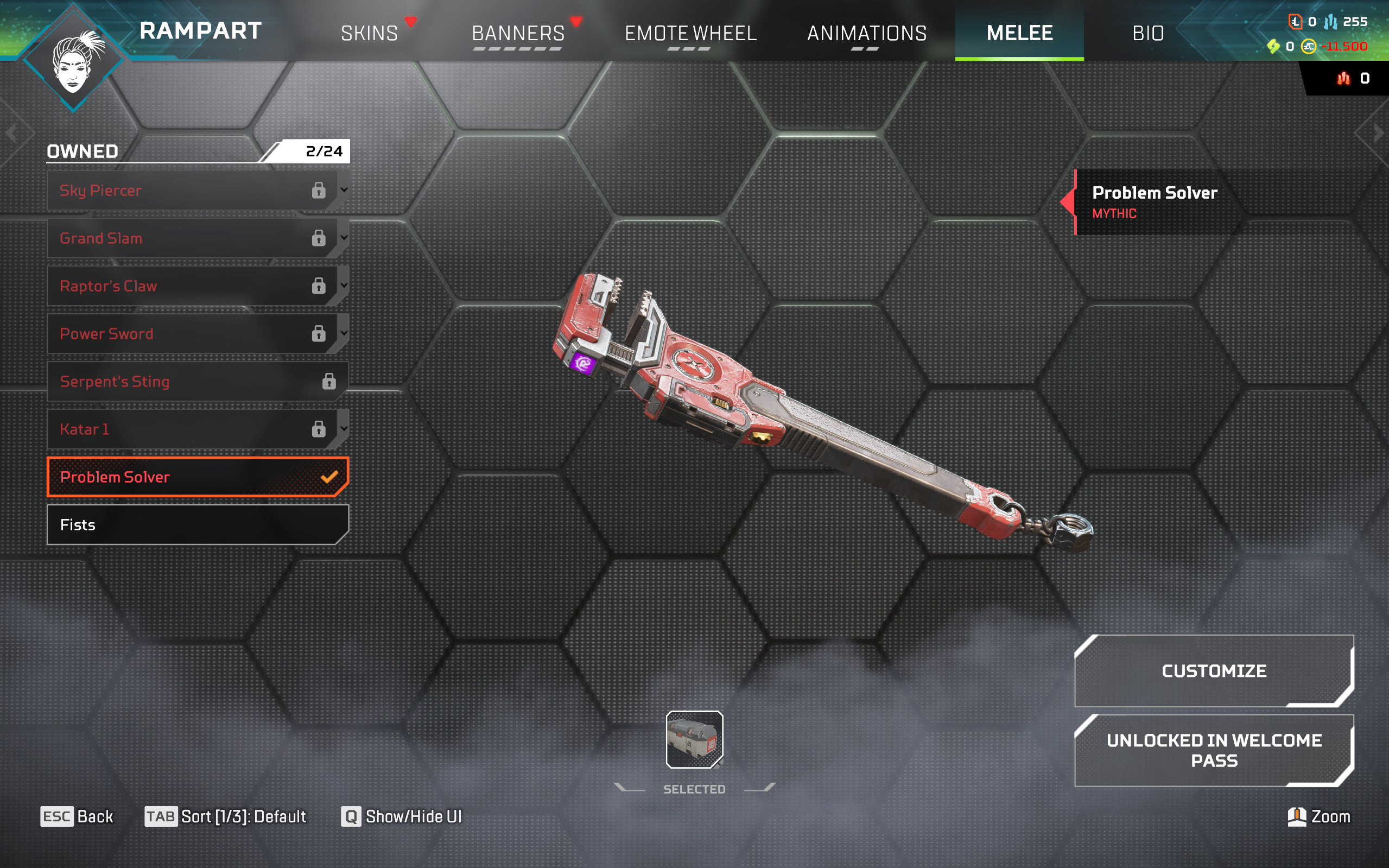Expand the Sky Piercer variants arrow
This screenshot has height=868, width=1389.
[x=344, y=189]
